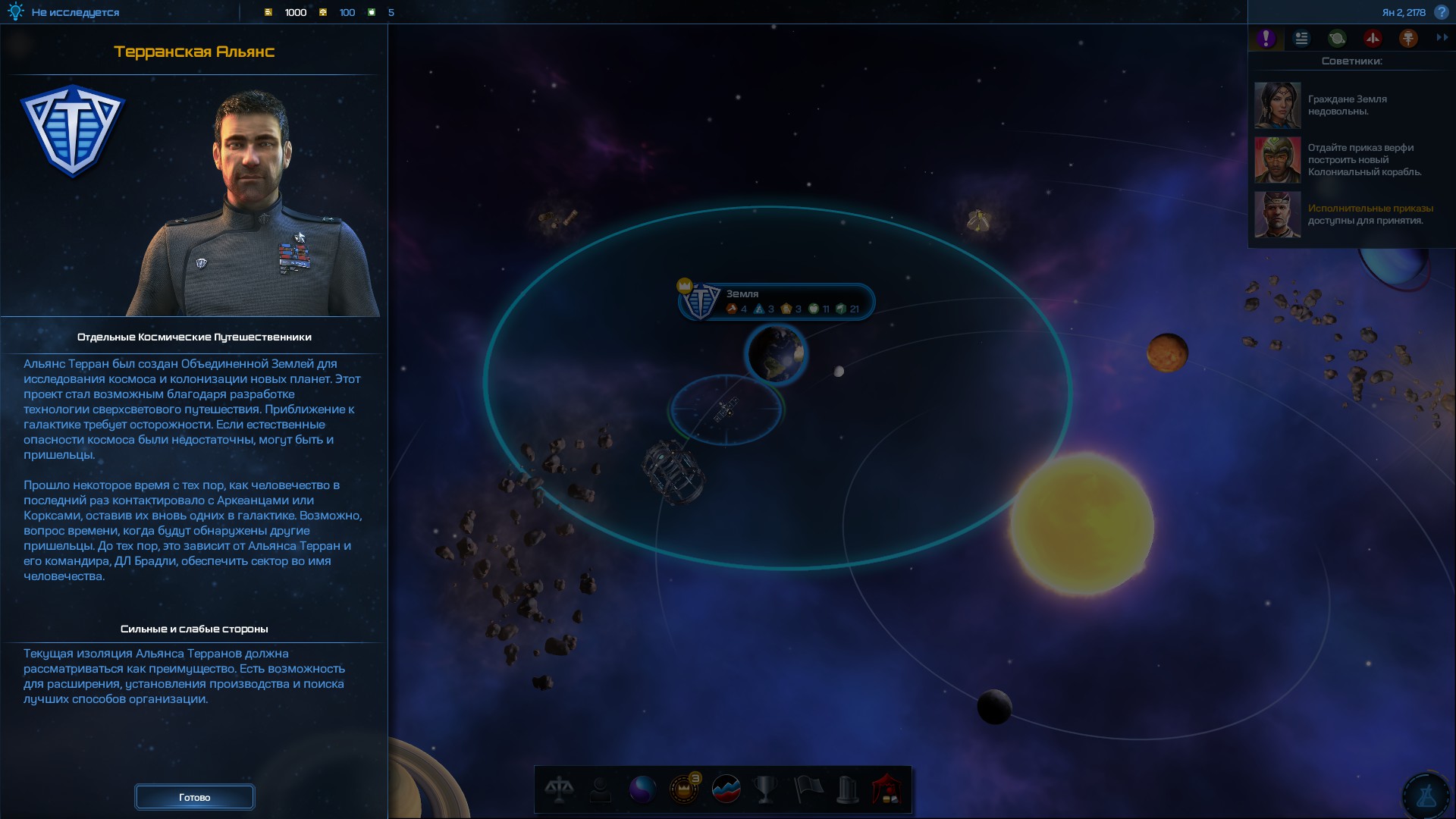
Task: Open the person silhouette icon in bottom bar
Action: click(x=601, y=789)
